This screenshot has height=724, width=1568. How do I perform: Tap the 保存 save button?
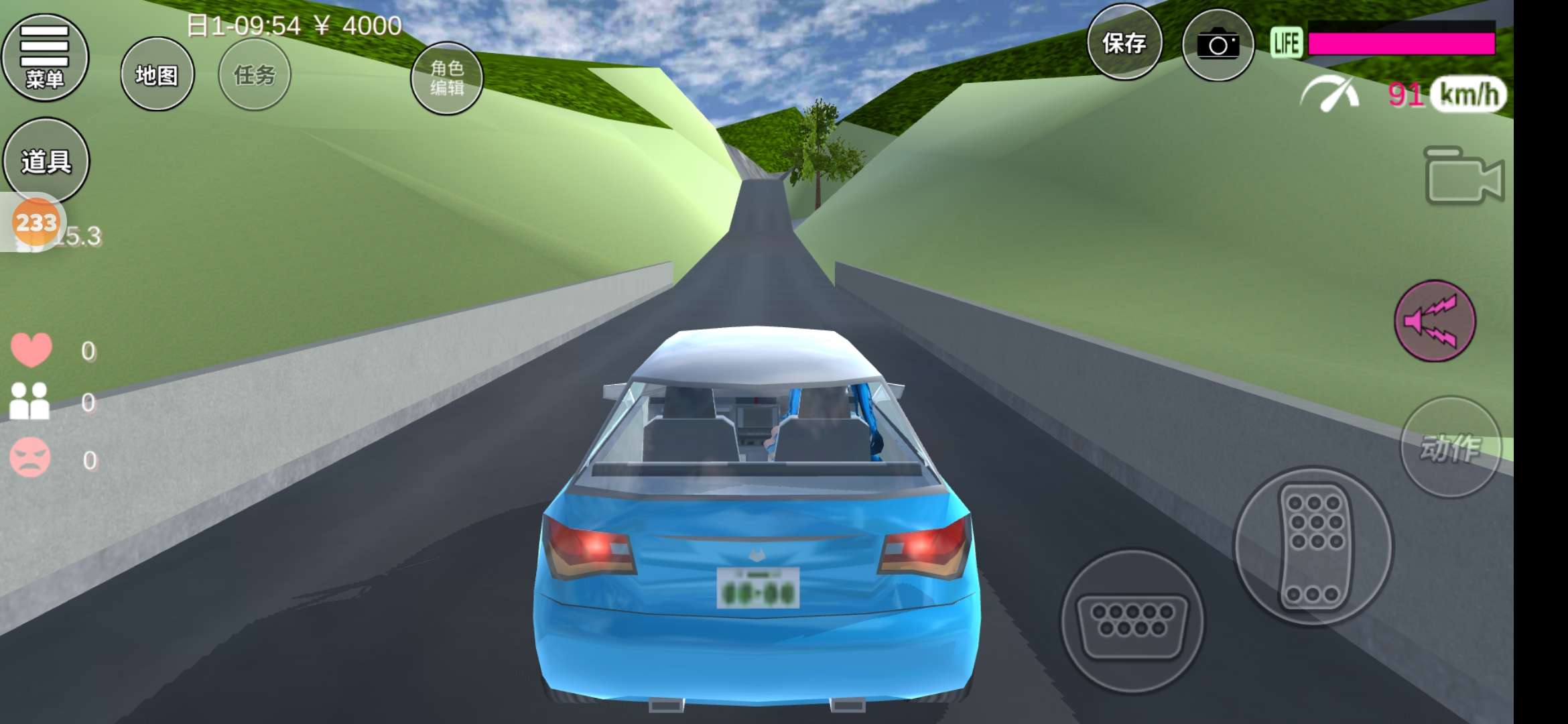pos(1124,44)
